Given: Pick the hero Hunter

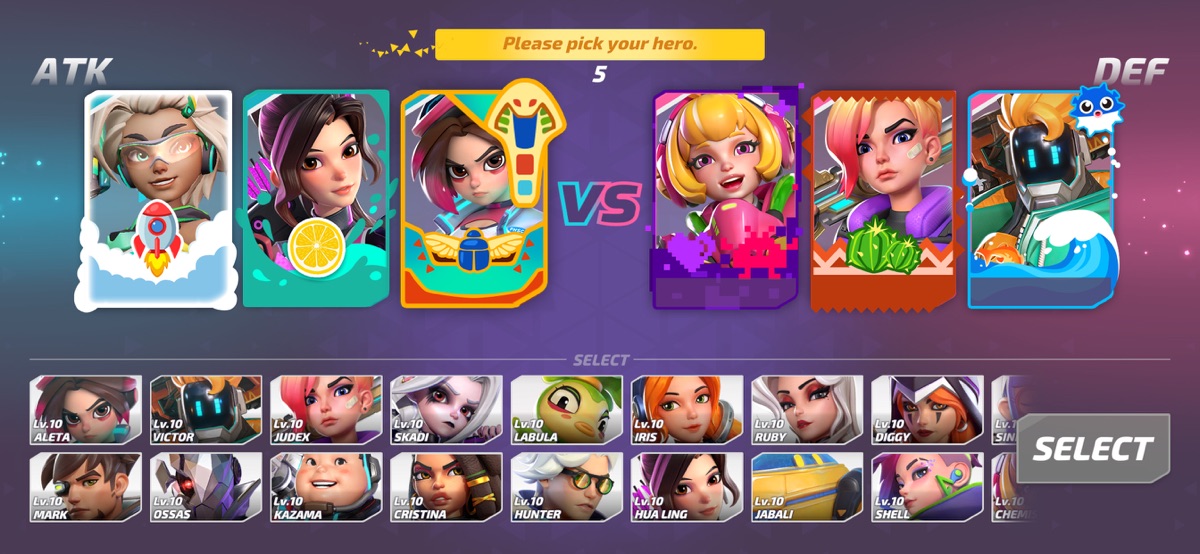Looking at the screenshot, I should point(566,487).
